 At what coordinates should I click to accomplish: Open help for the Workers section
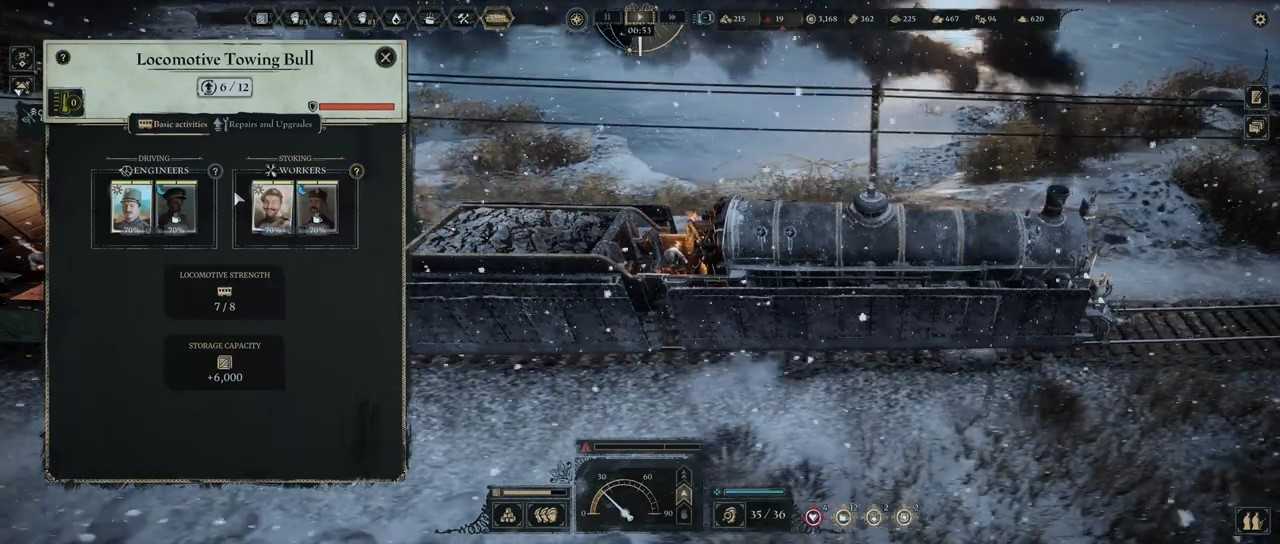(x=356, y=172)
